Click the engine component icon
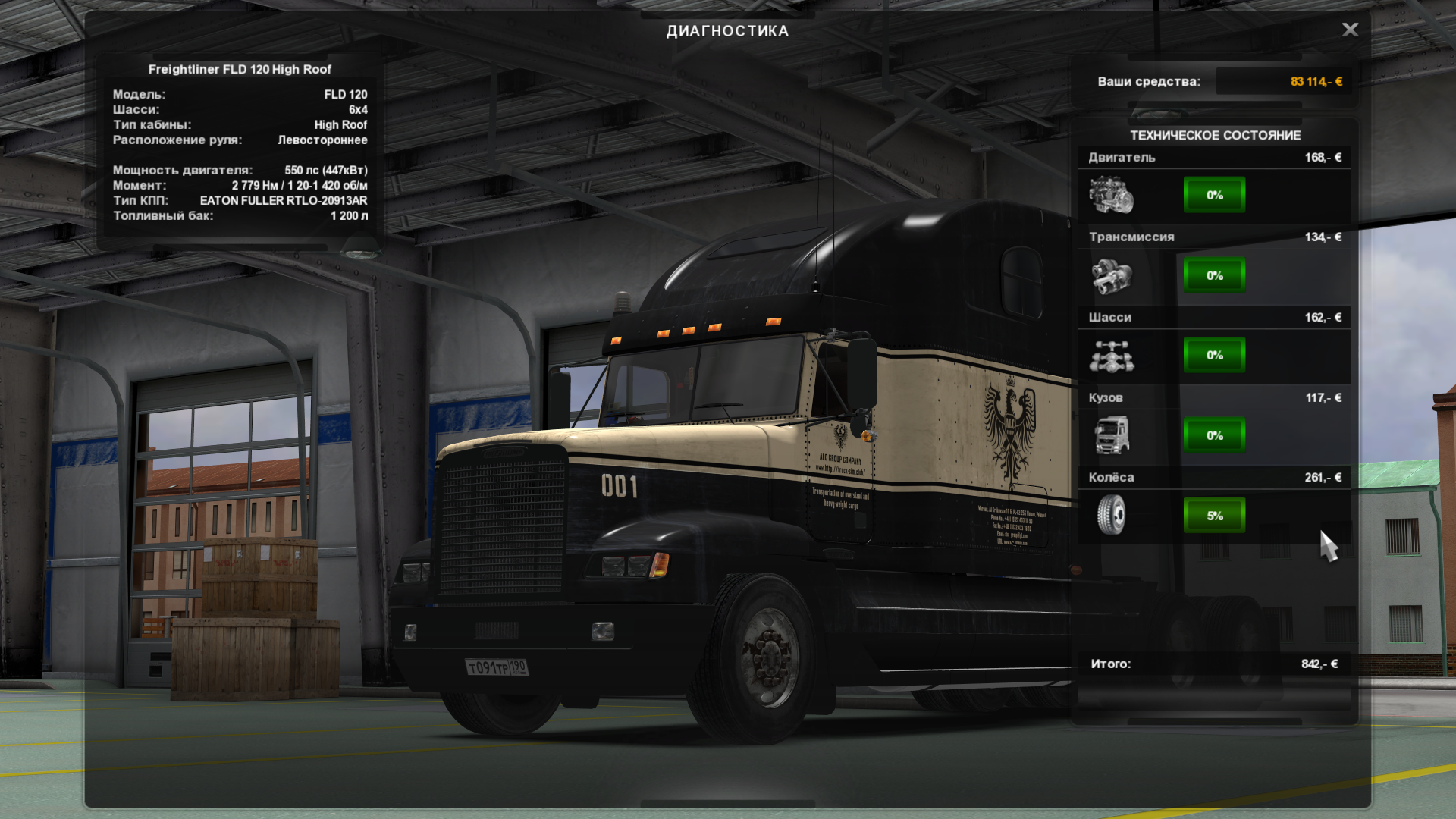This screenshot has height=819, width=1456. (x=1111, y=195)
